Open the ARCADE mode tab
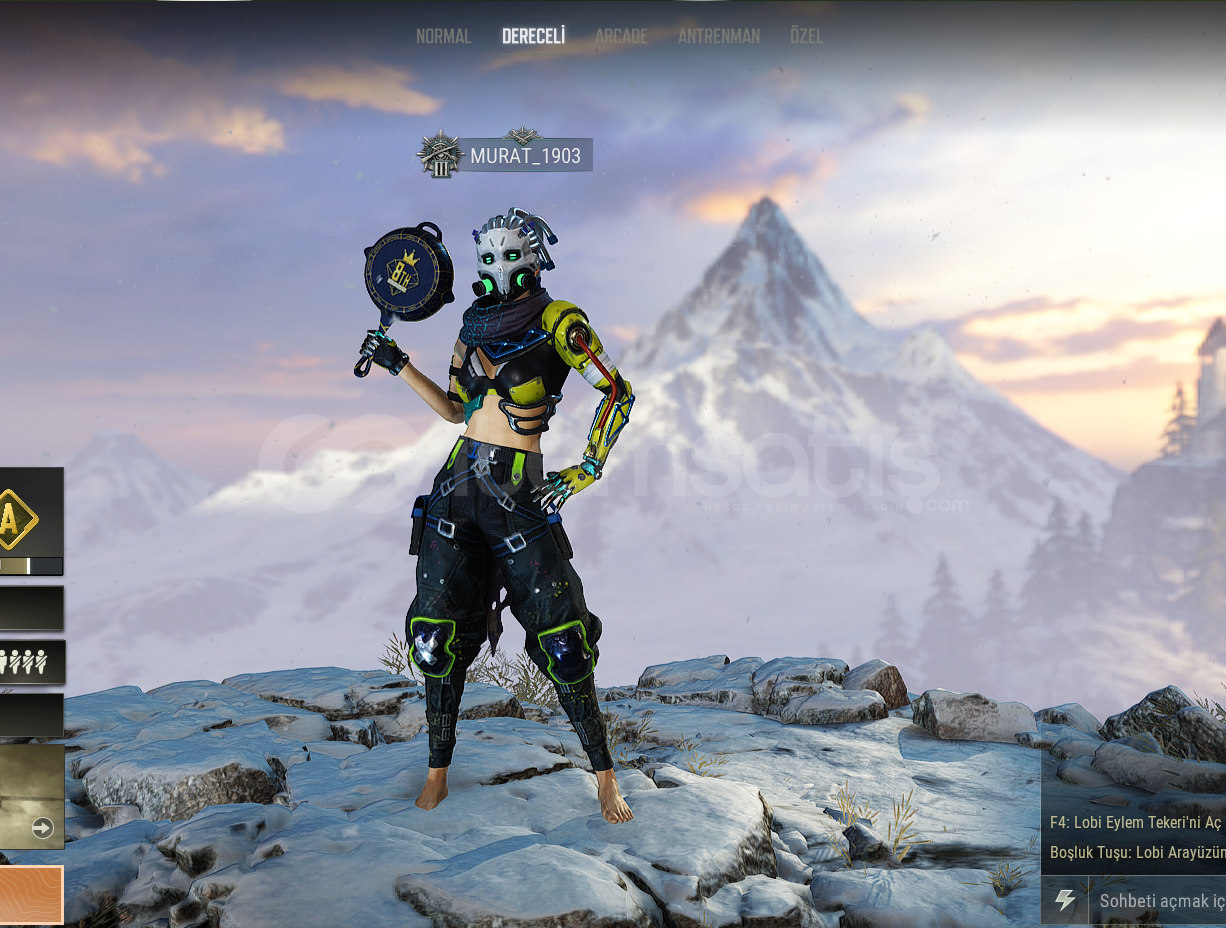 [x=621, y=36]
